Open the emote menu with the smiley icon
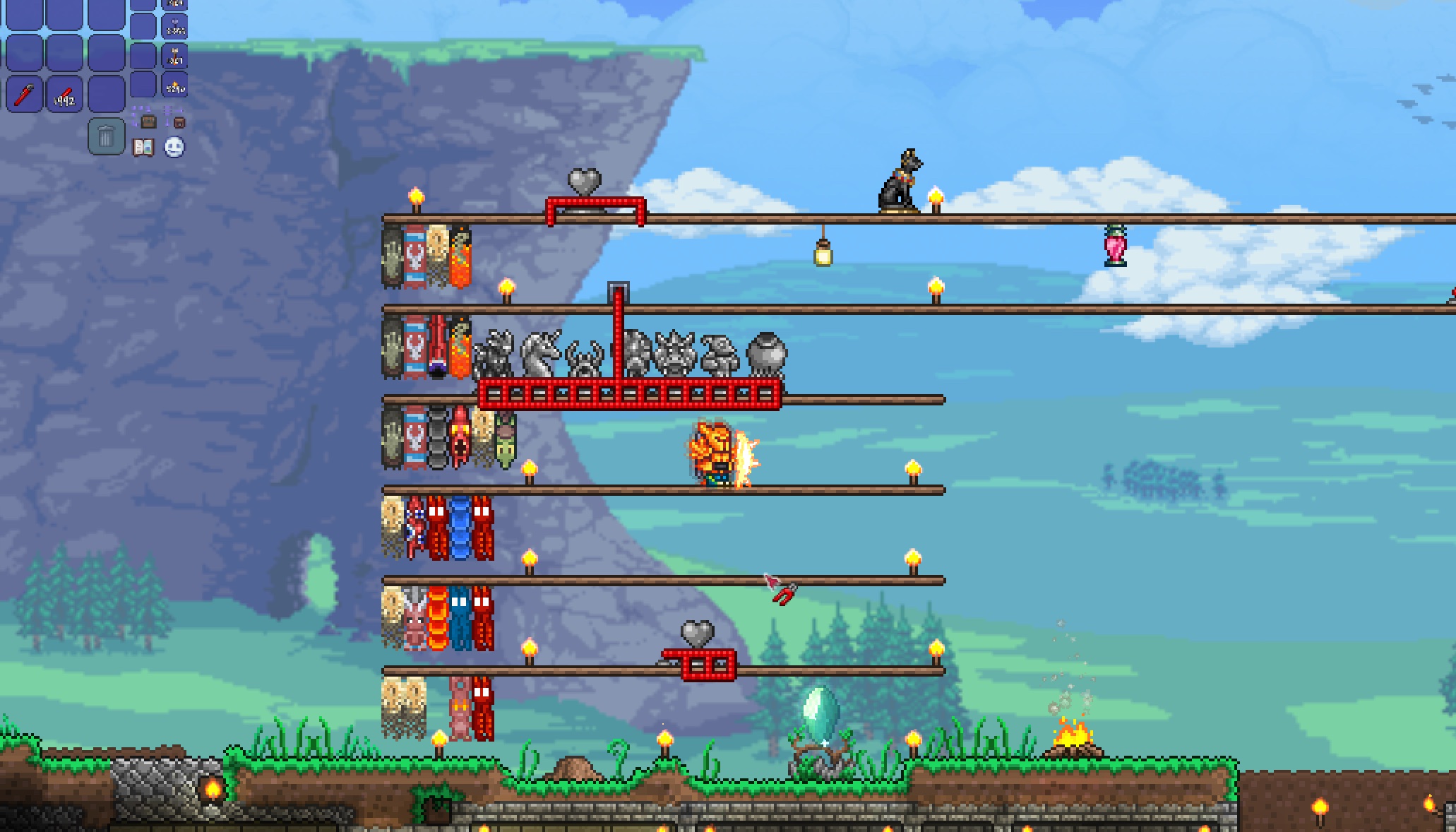 point(173,148)
